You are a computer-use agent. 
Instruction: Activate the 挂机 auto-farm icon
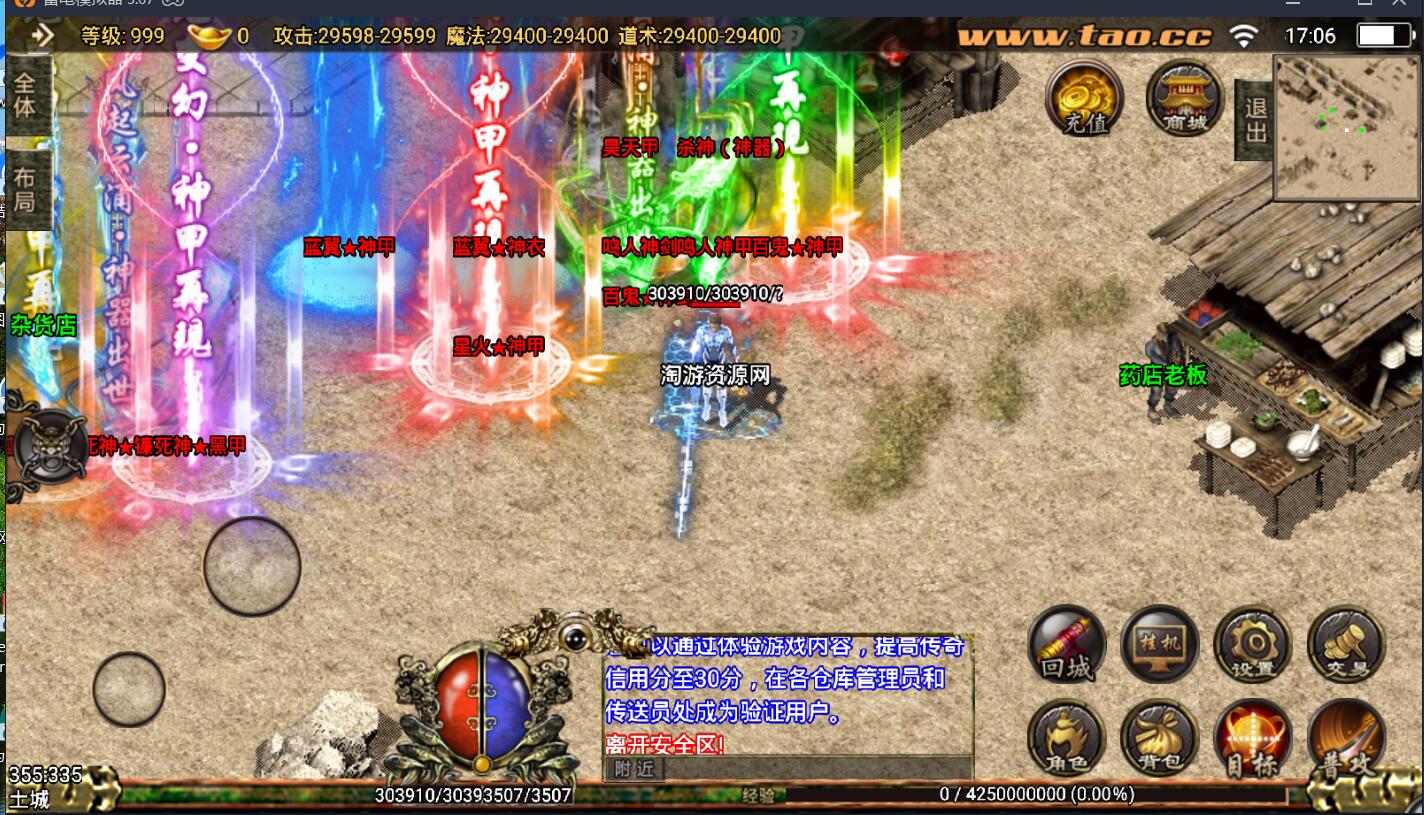coord(1159,646)
